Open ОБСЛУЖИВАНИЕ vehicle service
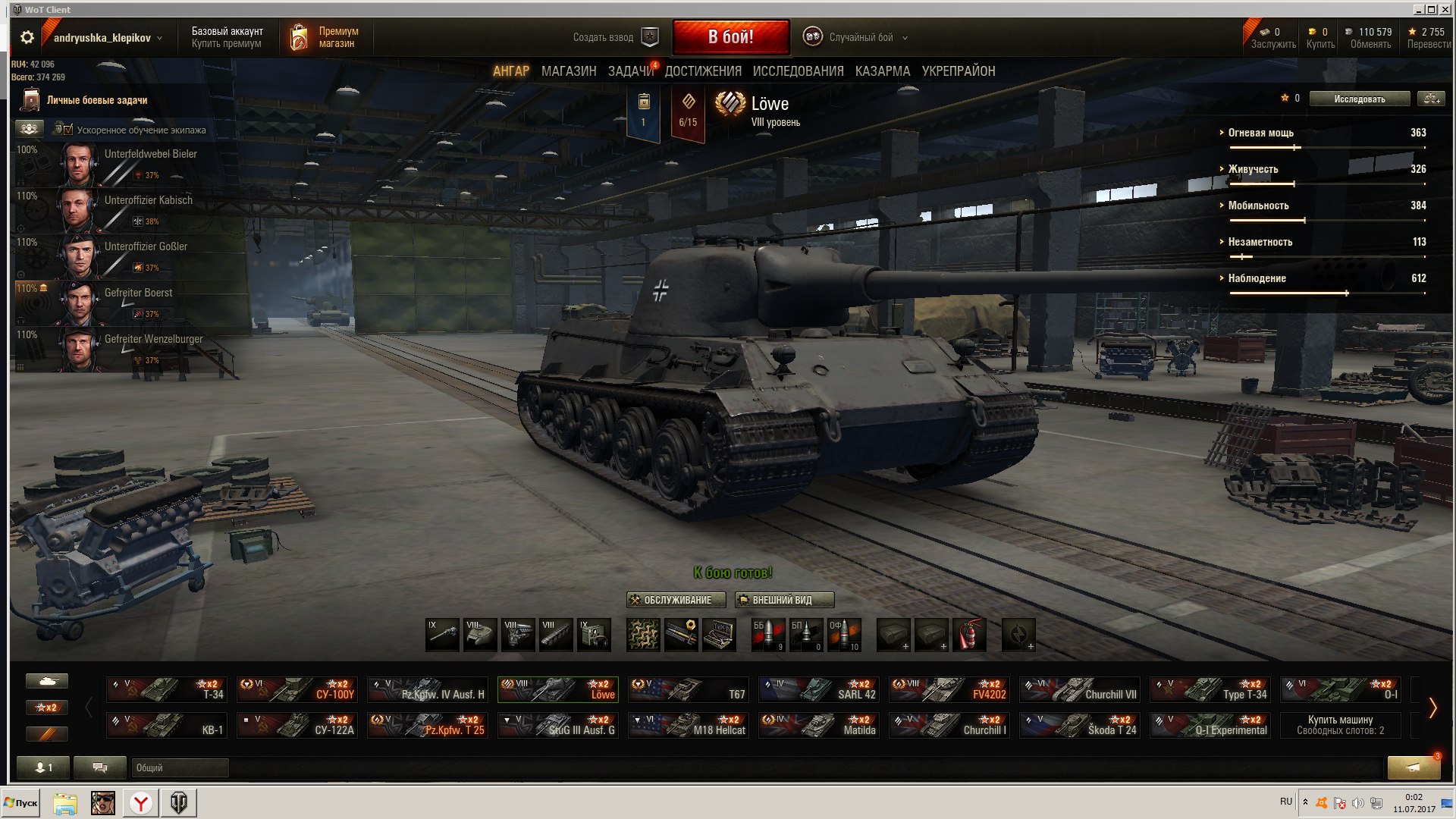The width and height of the screenshot is (1456, 819). pyautogui.click(x=676, y=600)
